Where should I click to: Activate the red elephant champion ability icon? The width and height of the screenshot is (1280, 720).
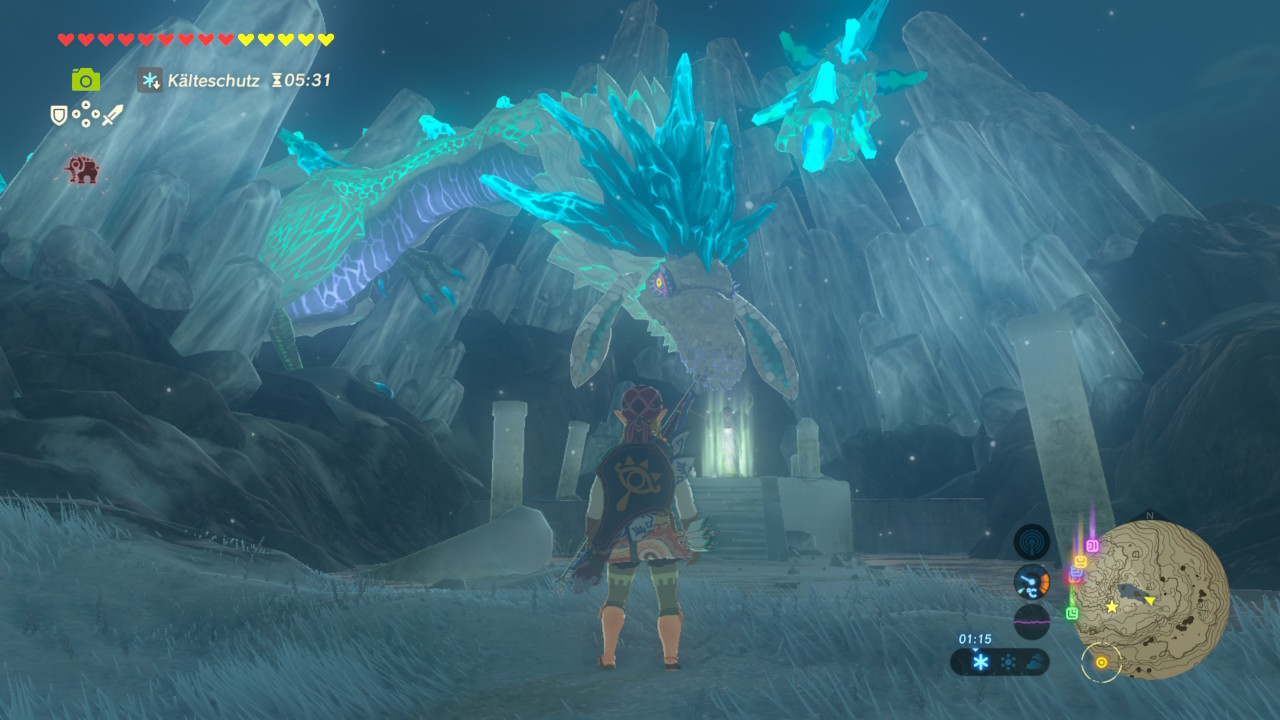(82, 170)
